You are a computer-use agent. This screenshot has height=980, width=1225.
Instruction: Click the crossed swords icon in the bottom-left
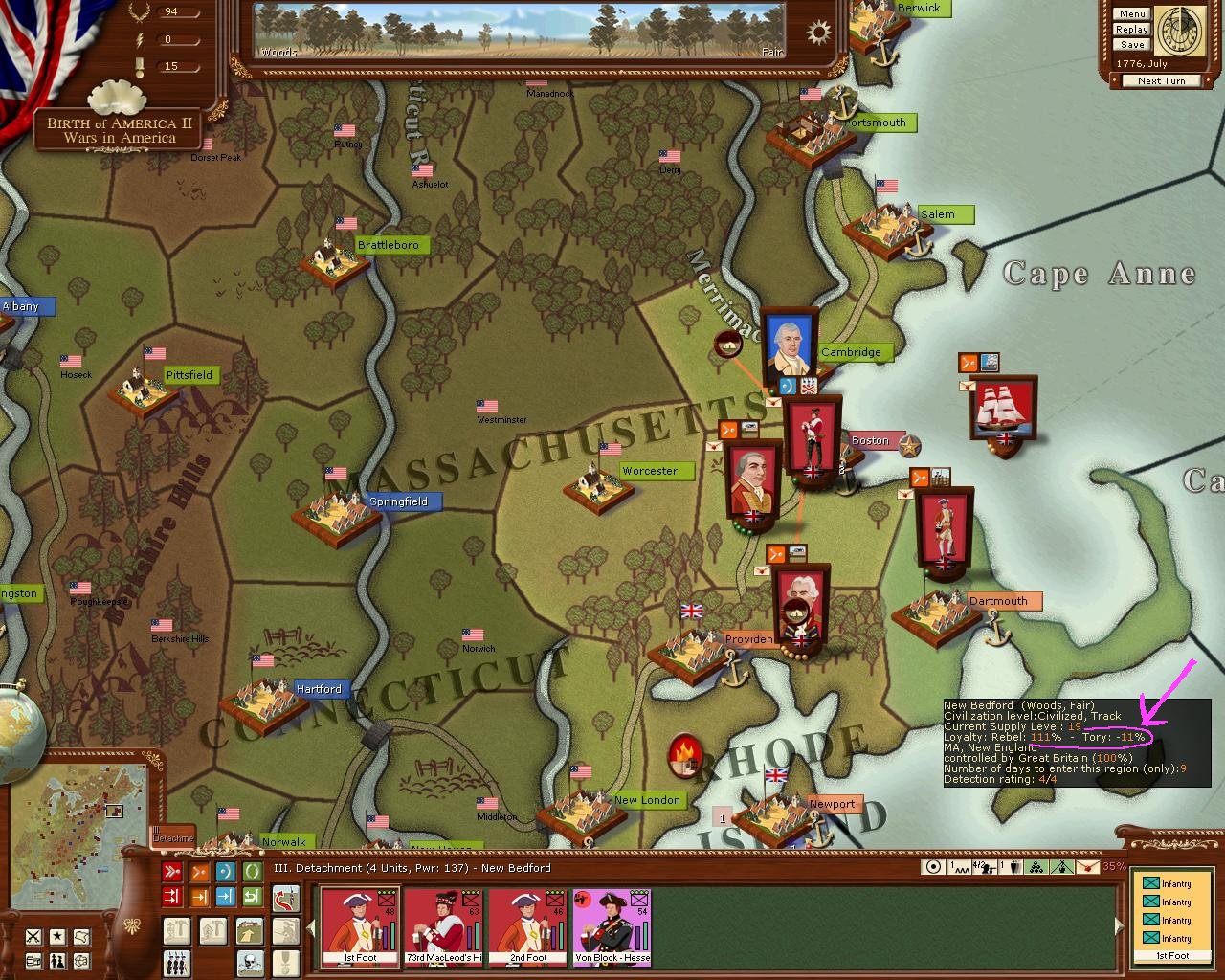tap(33, 936)
